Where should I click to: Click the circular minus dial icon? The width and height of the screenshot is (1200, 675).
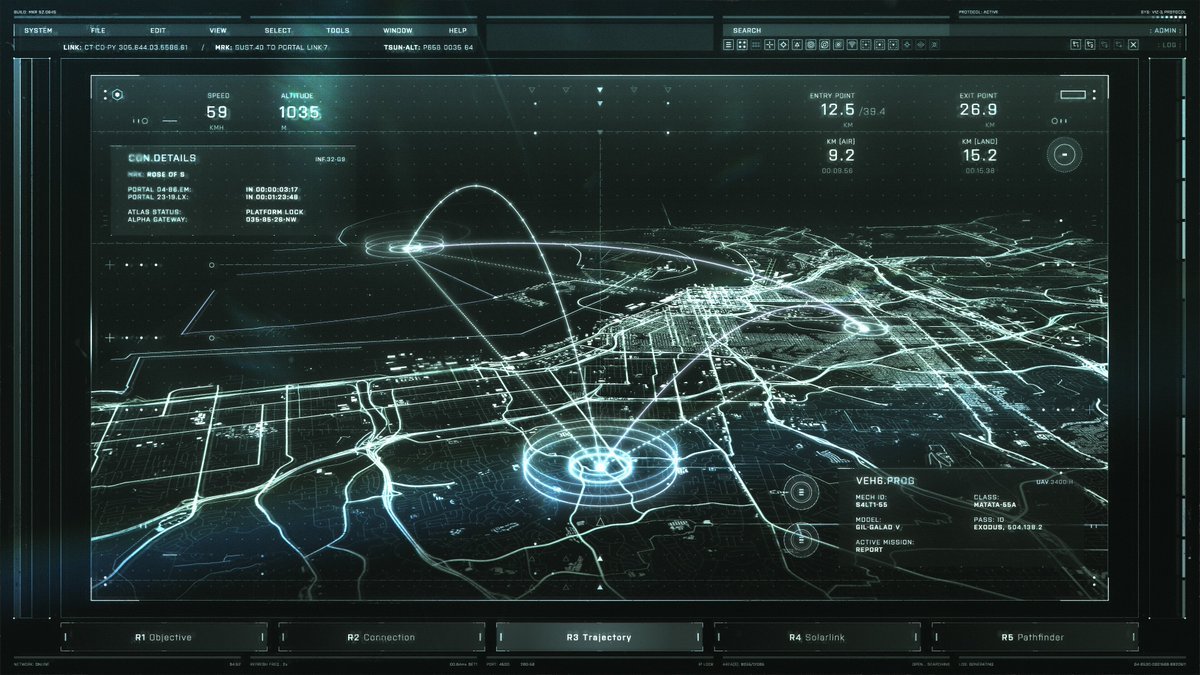click(x=1065, y=155)
